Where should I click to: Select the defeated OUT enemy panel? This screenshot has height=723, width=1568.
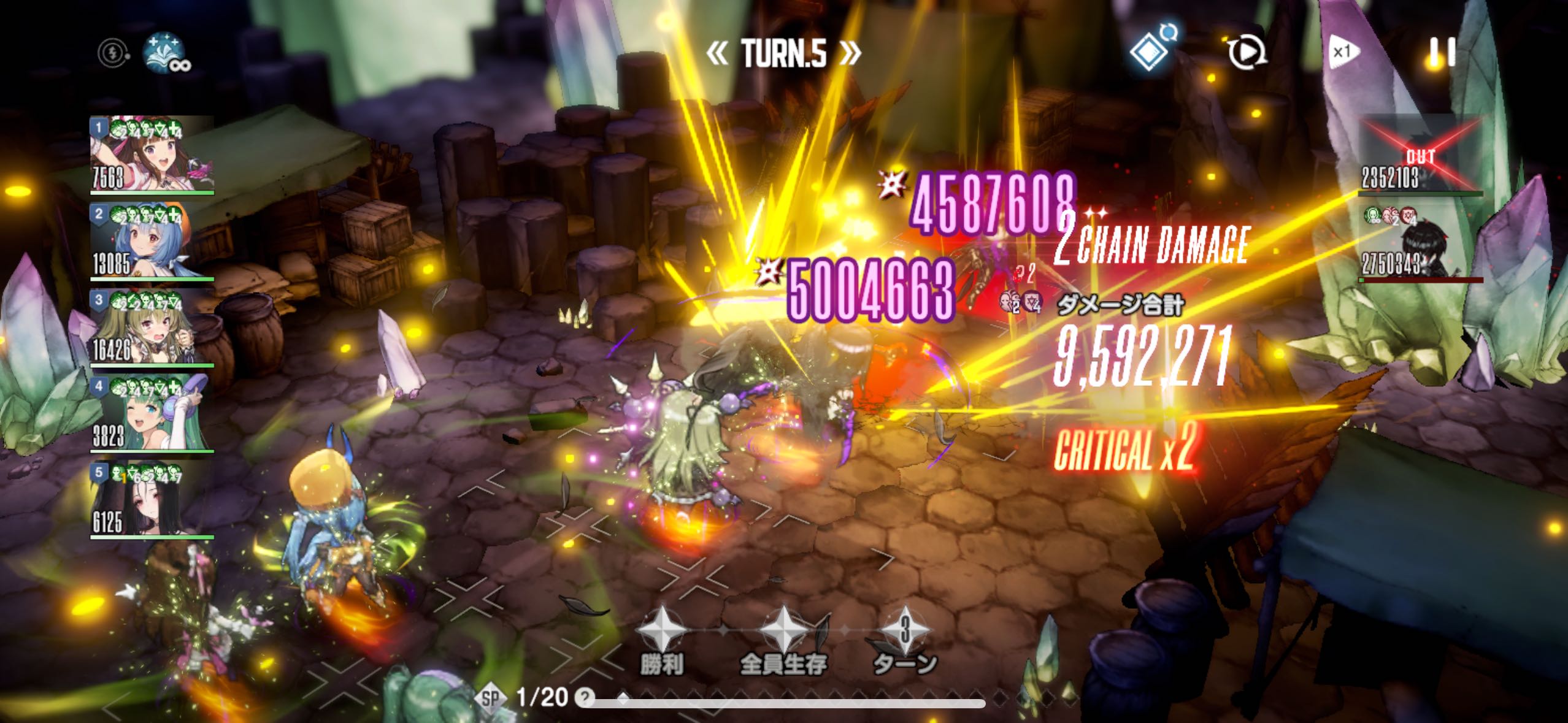[x=1420, y=156]
